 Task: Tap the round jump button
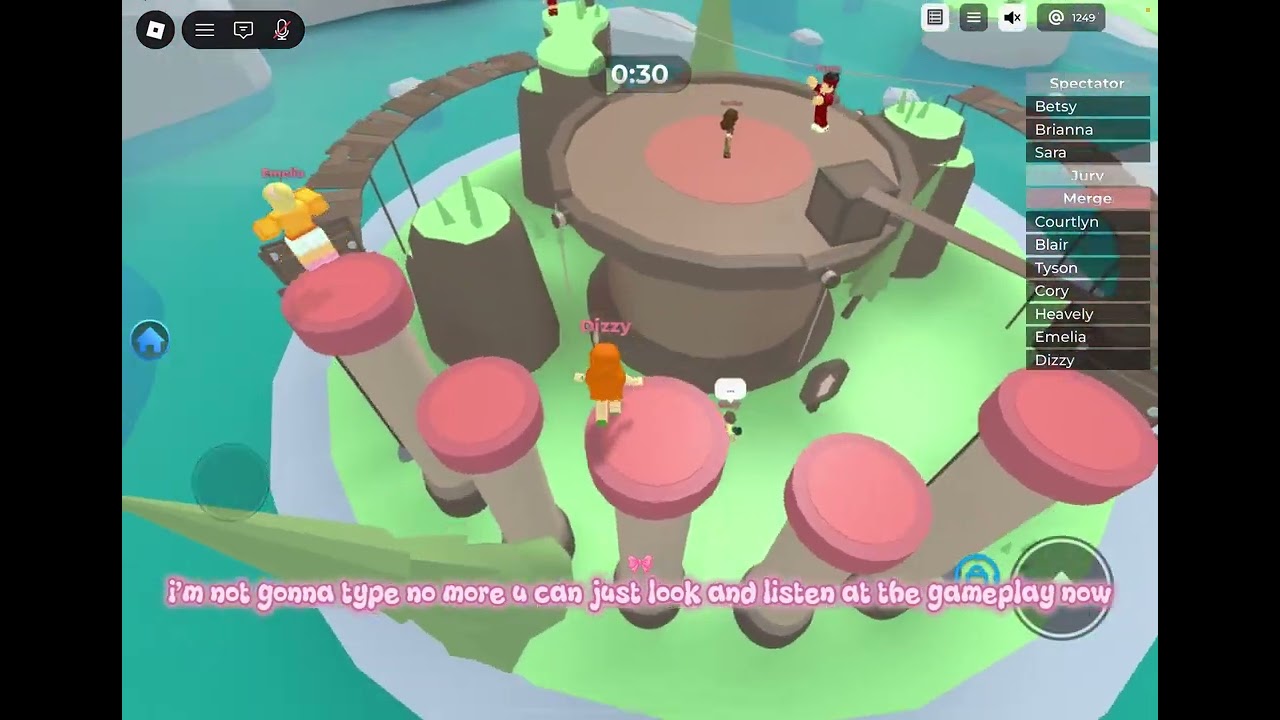1061,586
